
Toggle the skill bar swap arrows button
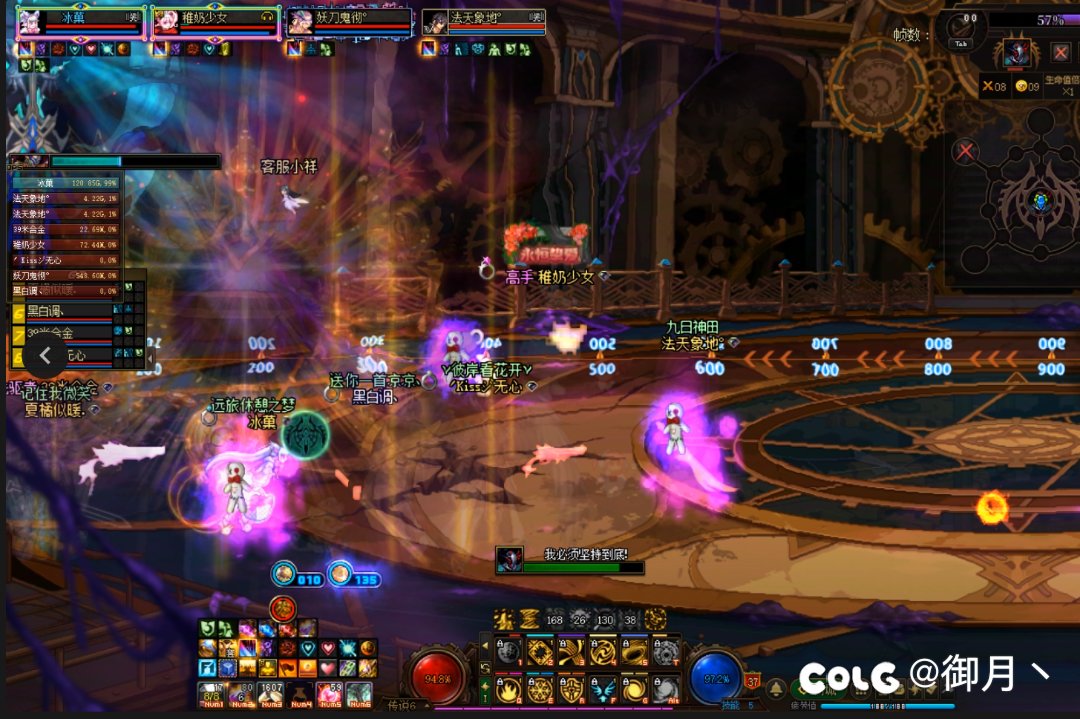[485, 667]
